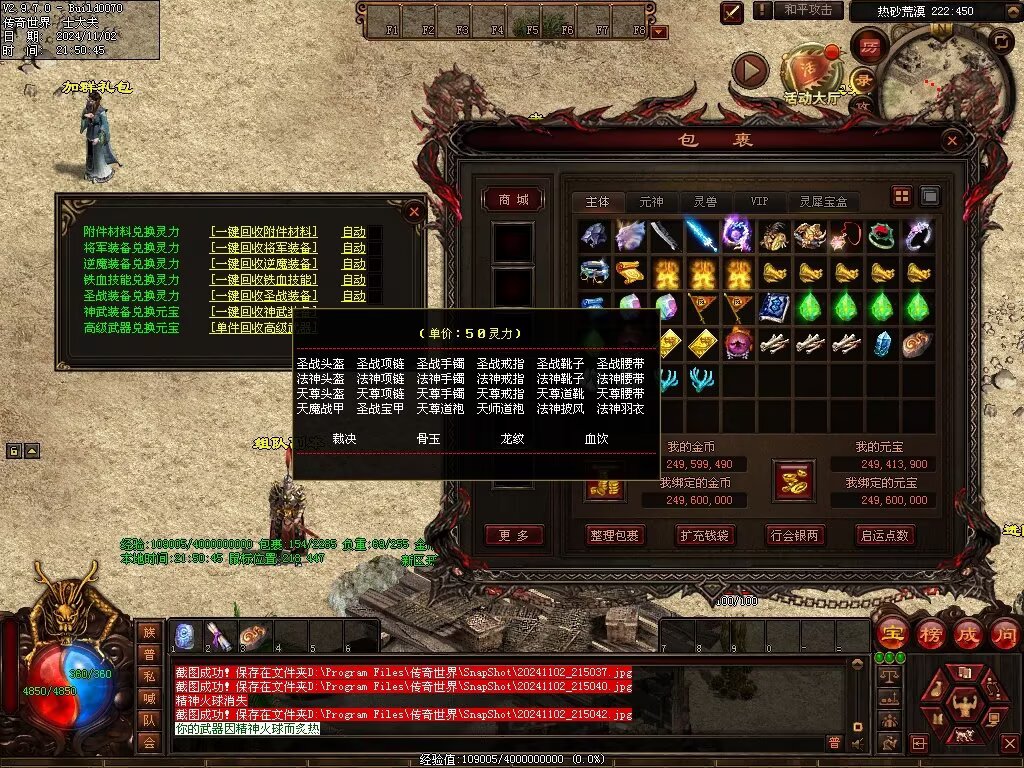
Task: Click the red ruby ring item
Action: point(880,236)
